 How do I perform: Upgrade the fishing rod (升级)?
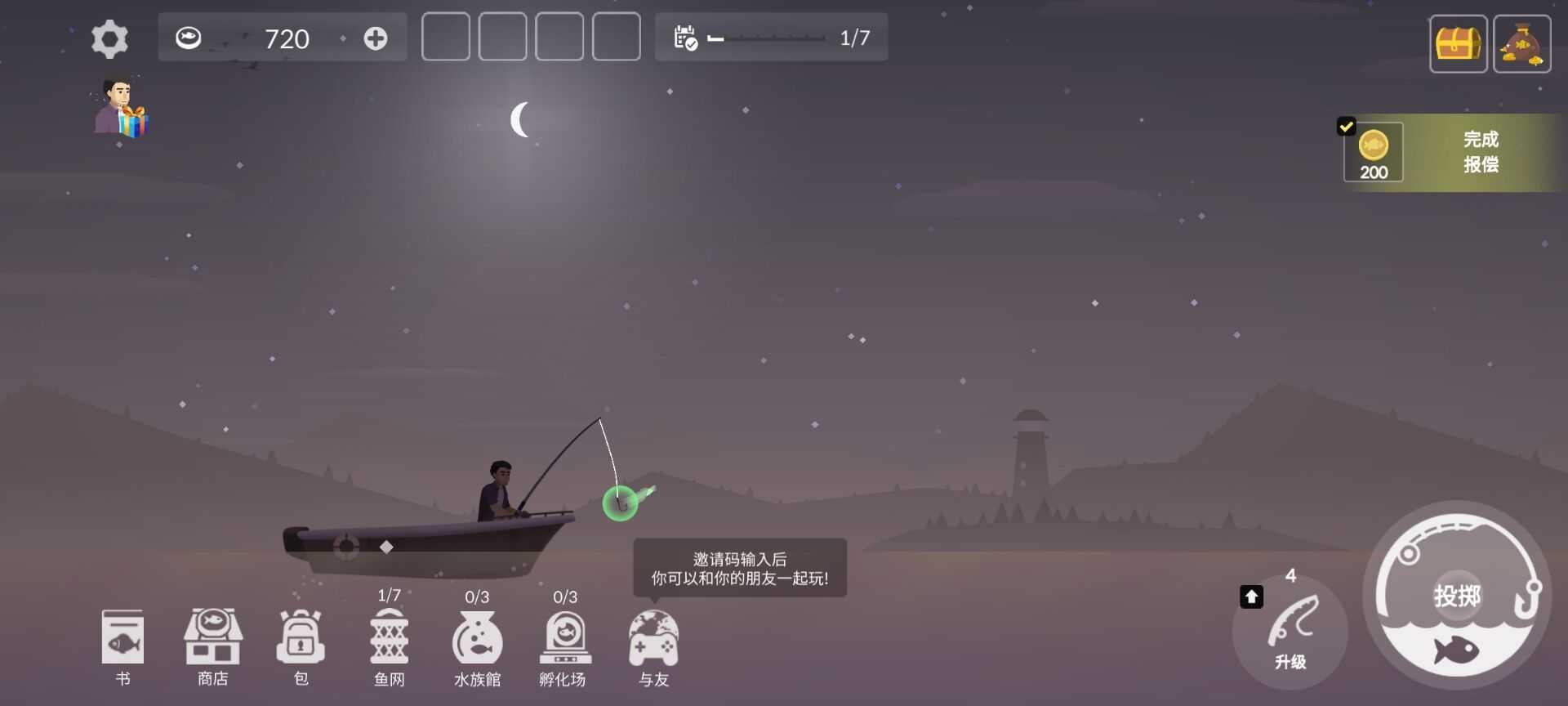pyautogui.click(x=1290, y=631)
